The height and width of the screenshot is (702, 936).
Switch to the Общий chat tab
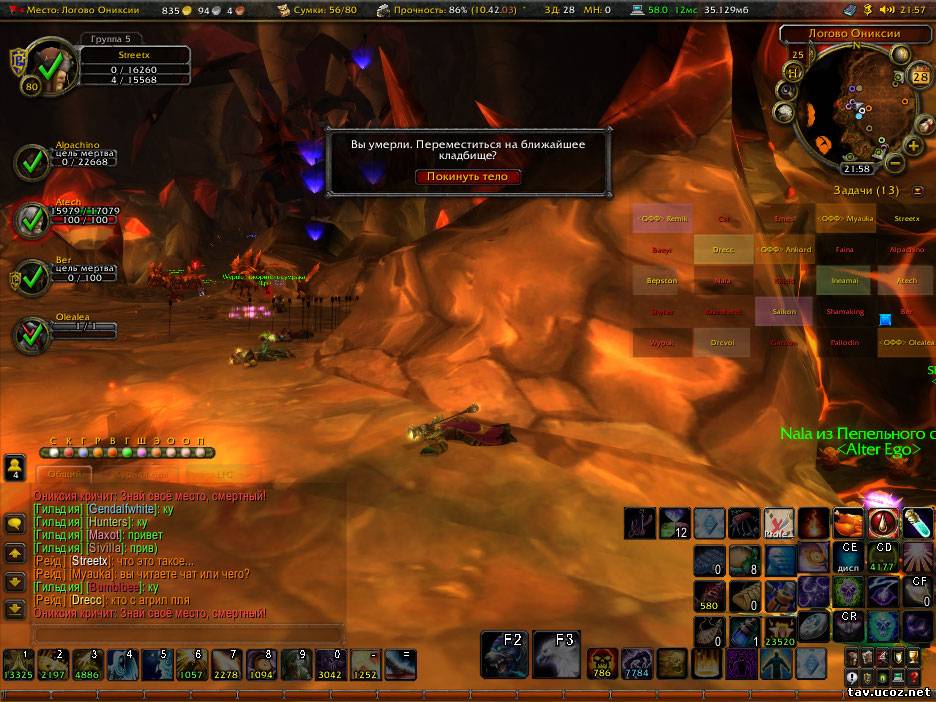pyautogui.click(x=64, y=475)
